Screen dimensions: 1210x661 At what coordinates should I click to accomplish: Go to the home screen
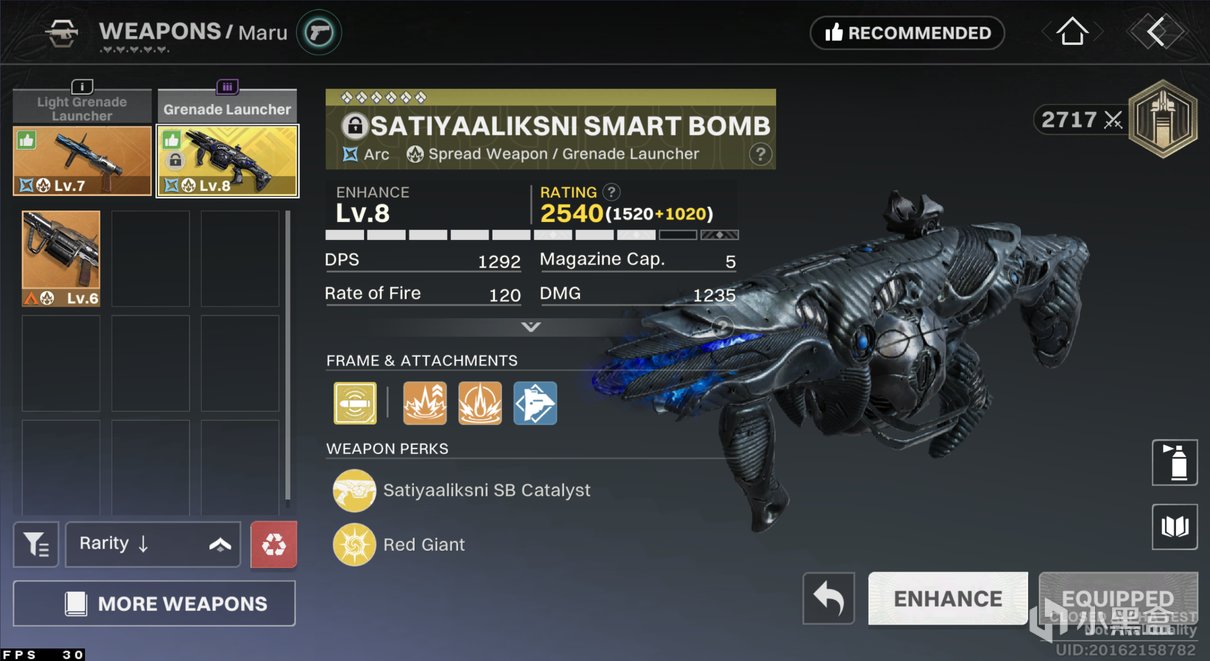click(1072, 33)
